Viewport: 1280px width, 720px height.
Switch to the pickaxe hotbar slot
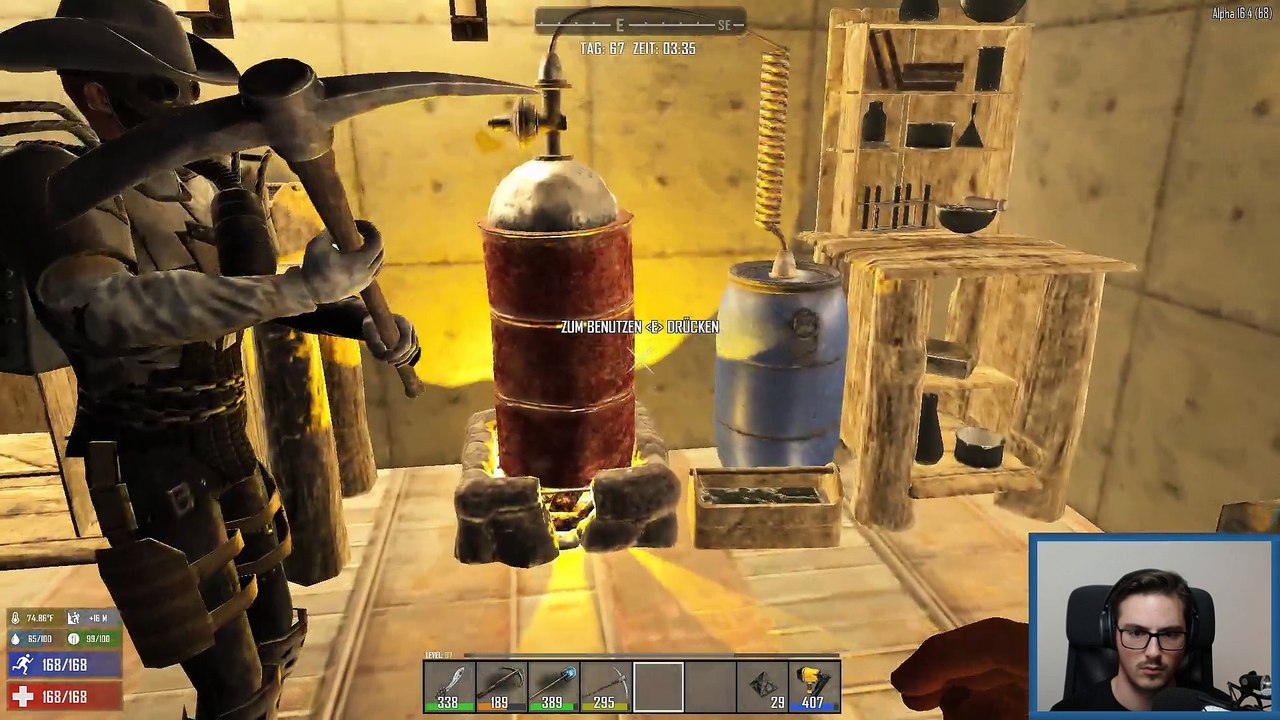[x=605, y=687]
